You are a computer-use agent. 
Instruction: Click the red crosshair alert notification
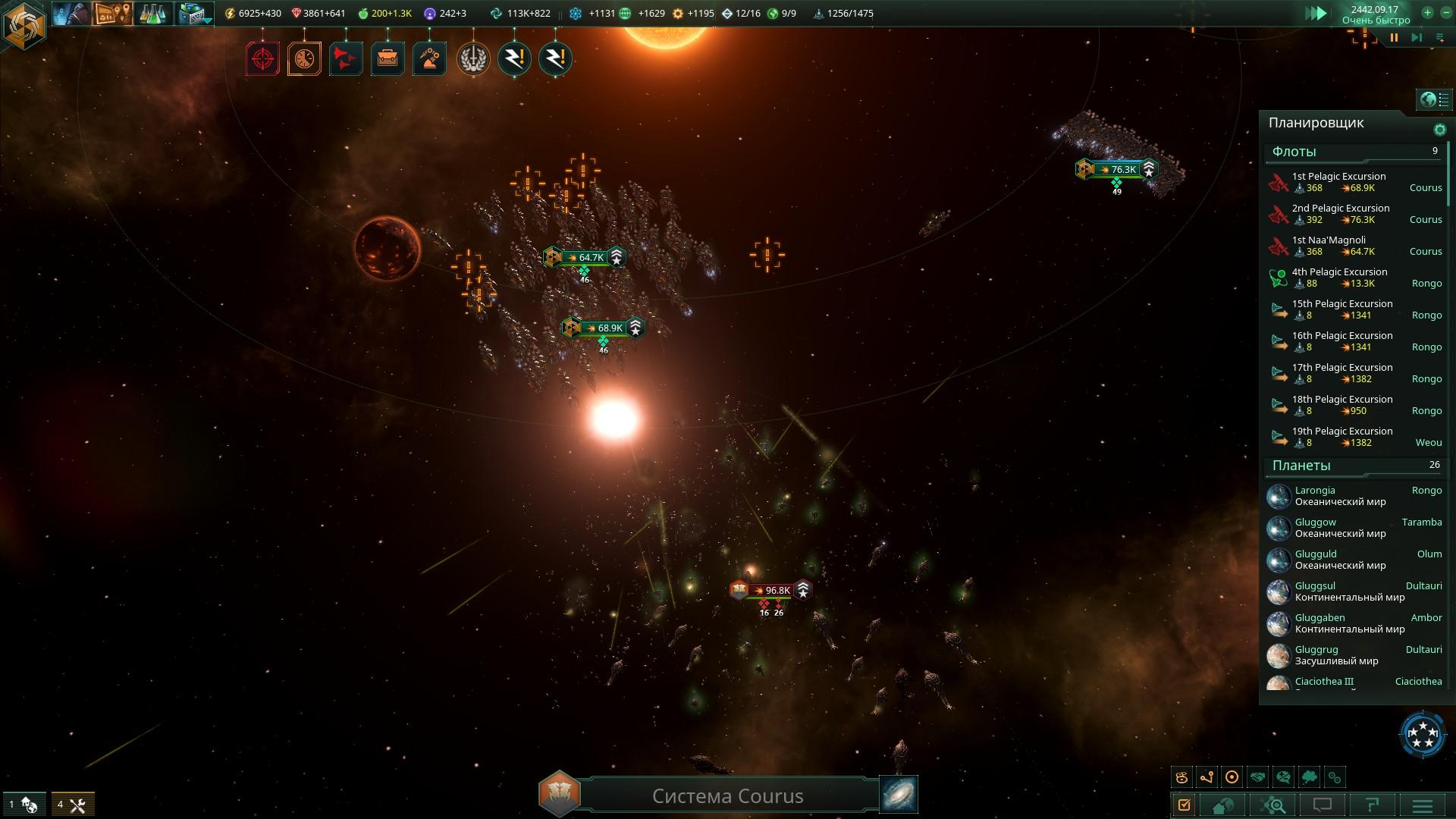click(x=263, y=58)
